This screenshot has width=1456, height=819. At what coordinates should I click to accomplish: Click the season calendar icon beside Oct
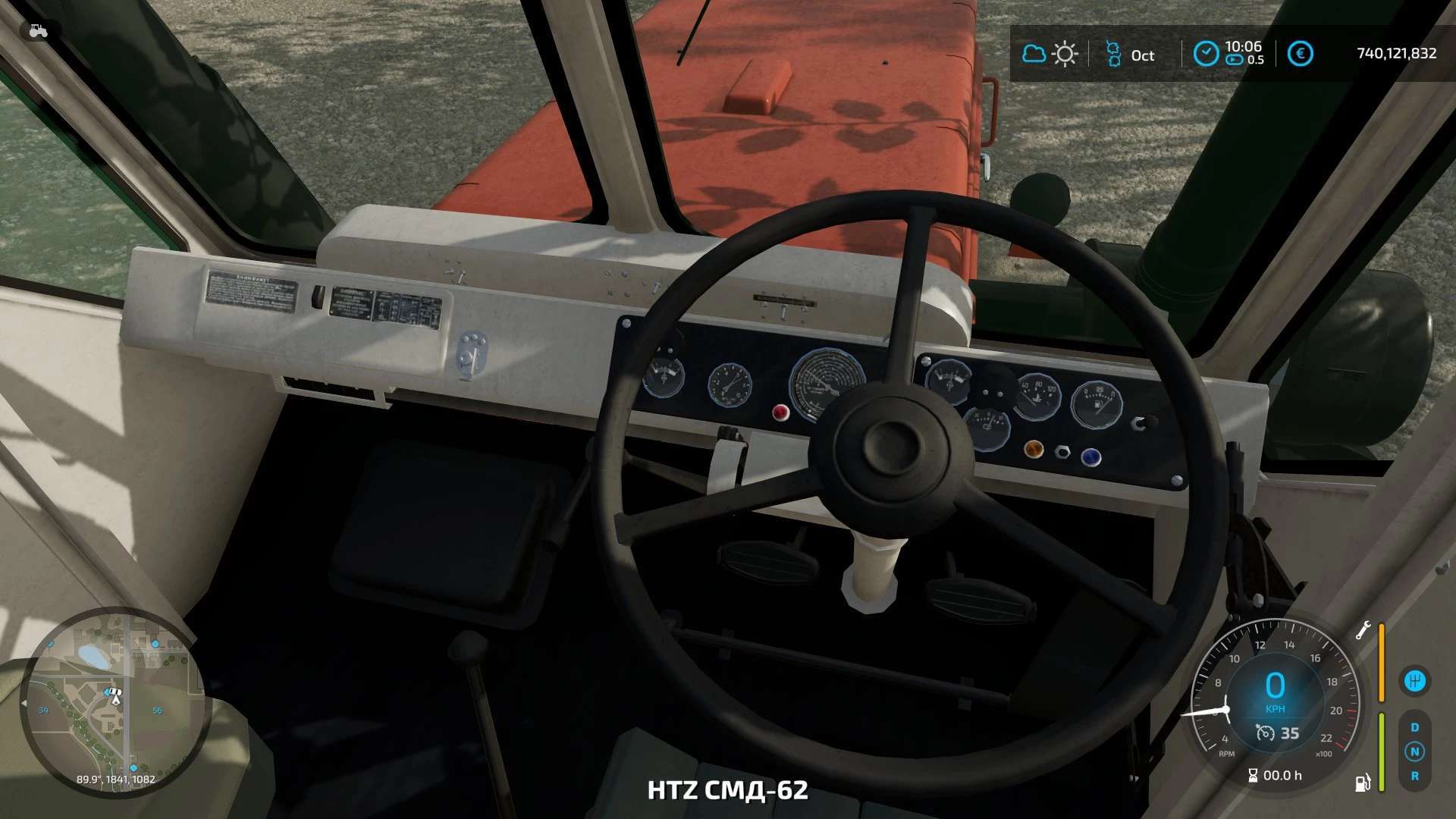pos(1112,54)
